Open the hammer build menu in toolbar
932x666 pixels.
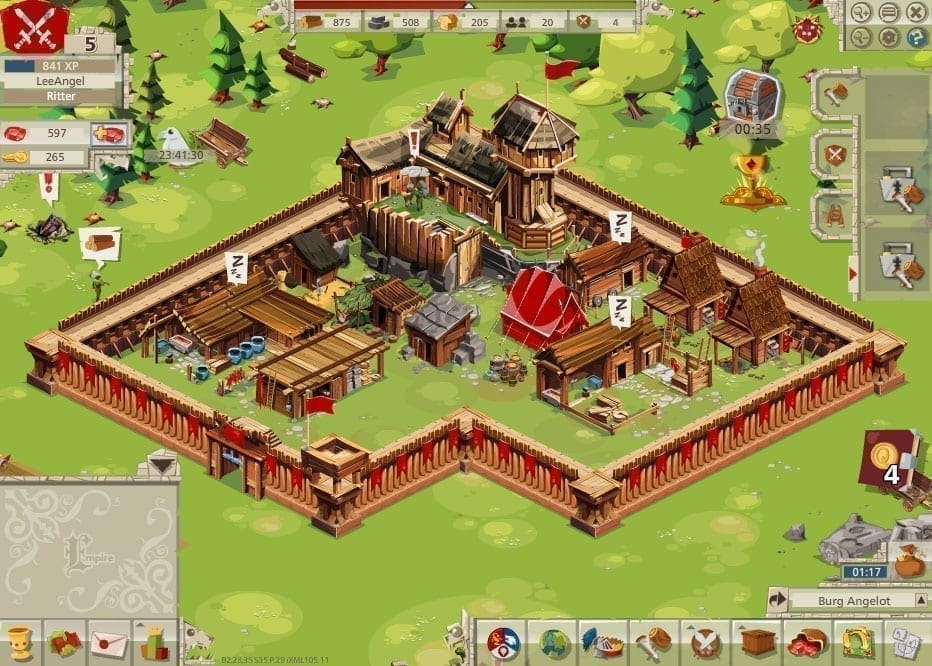click(651, 641)
